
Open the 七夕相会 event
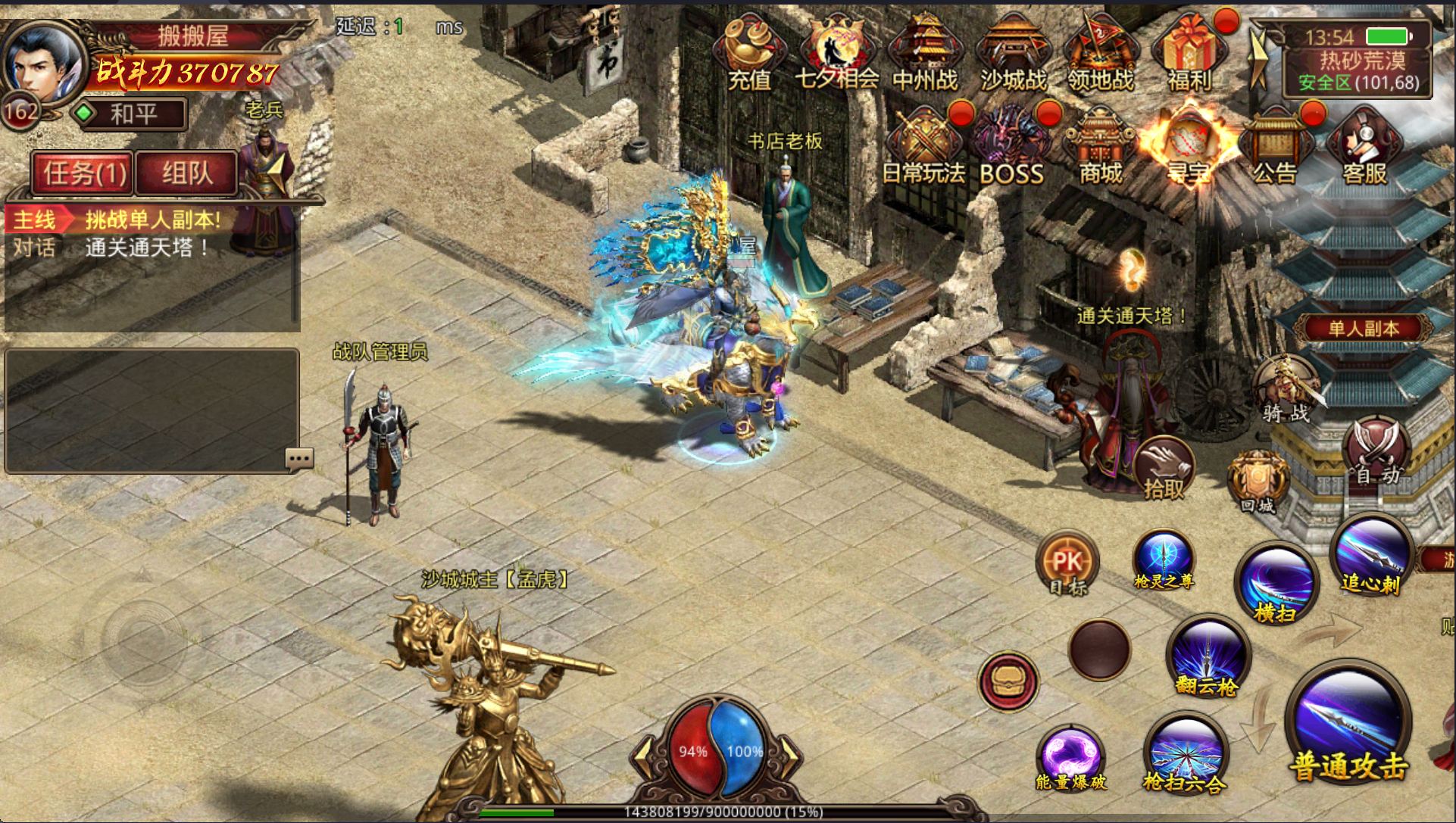tap(836, 55)
